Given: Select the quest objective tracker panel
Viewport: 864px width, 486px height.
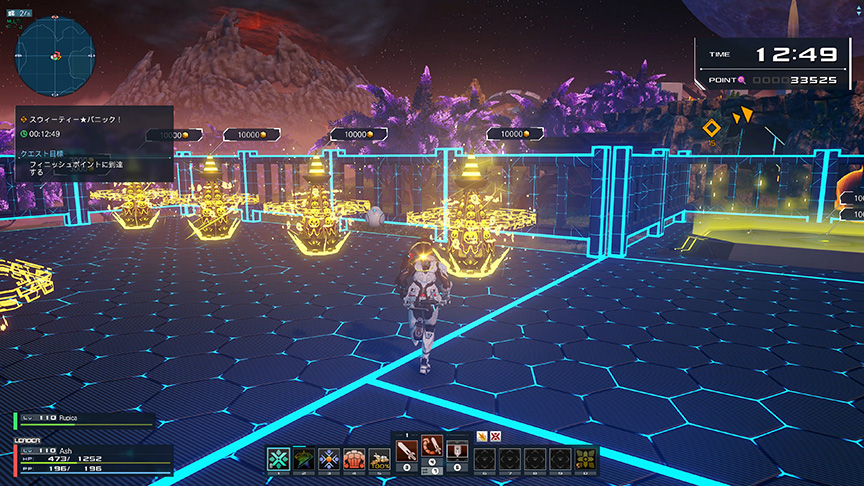Looking at the screenshot, I should [94, 144].
